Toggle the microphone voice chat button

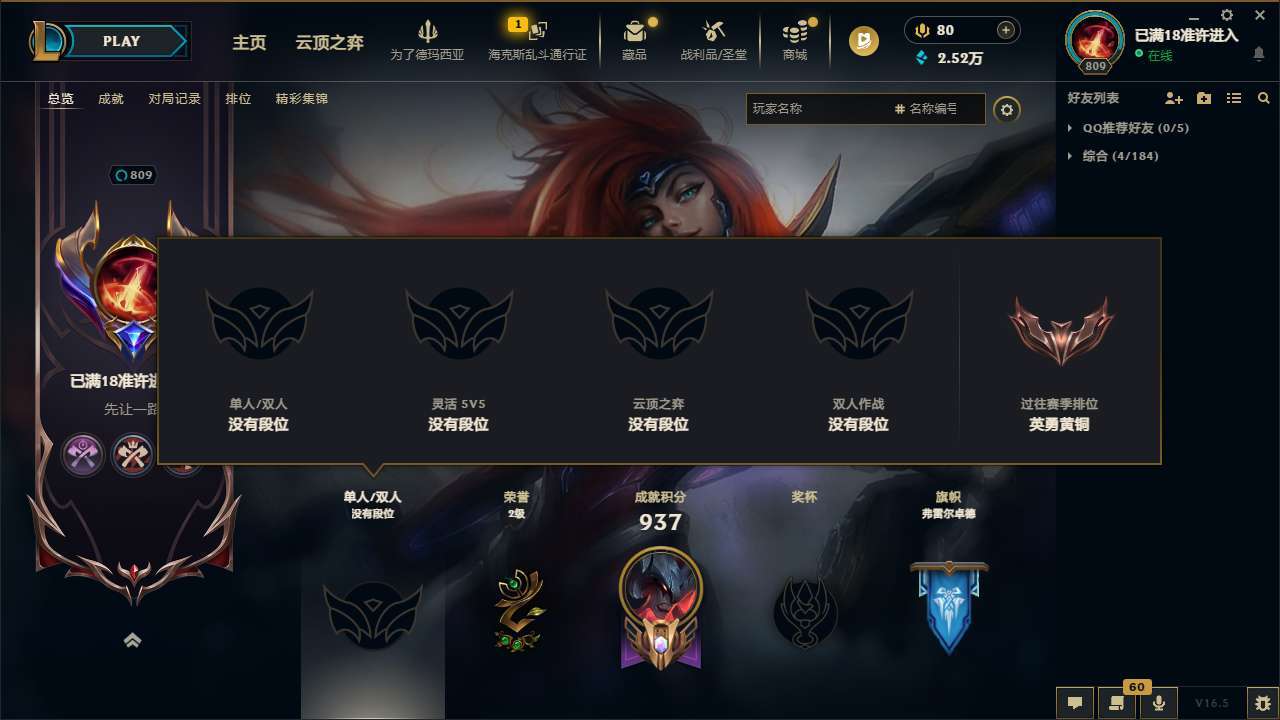click(1159, 703)
